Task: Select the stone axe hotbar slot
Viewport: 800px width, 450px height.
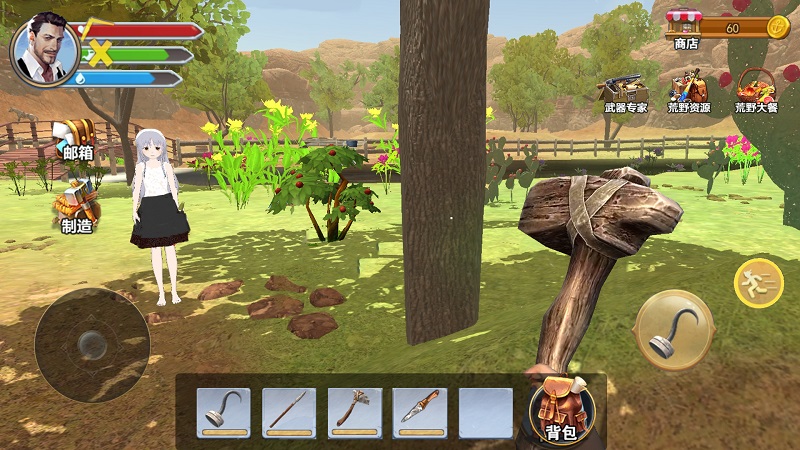Action: tap(354, 412)
